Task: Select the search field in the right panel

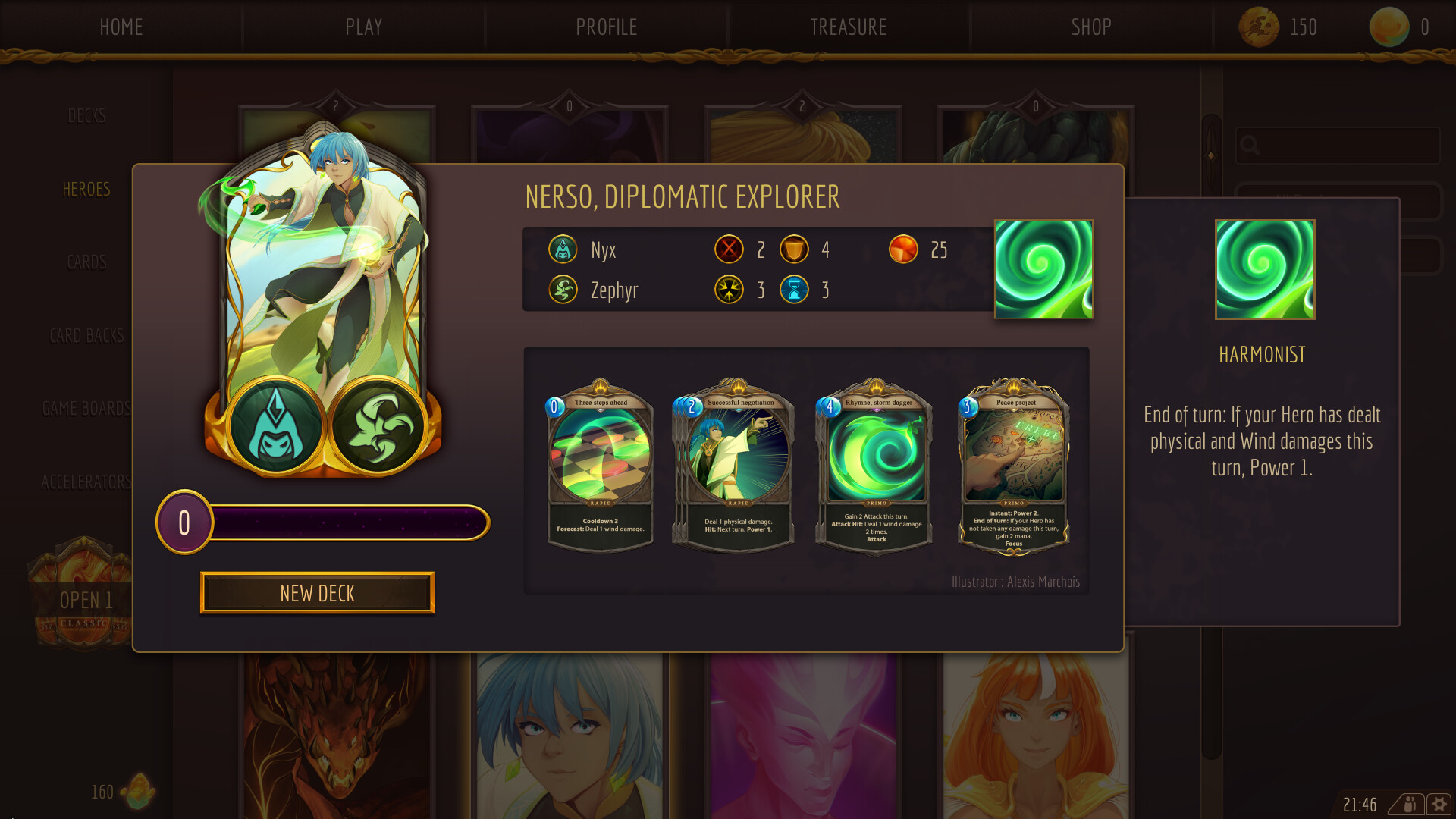Action: click(1338, 146)
